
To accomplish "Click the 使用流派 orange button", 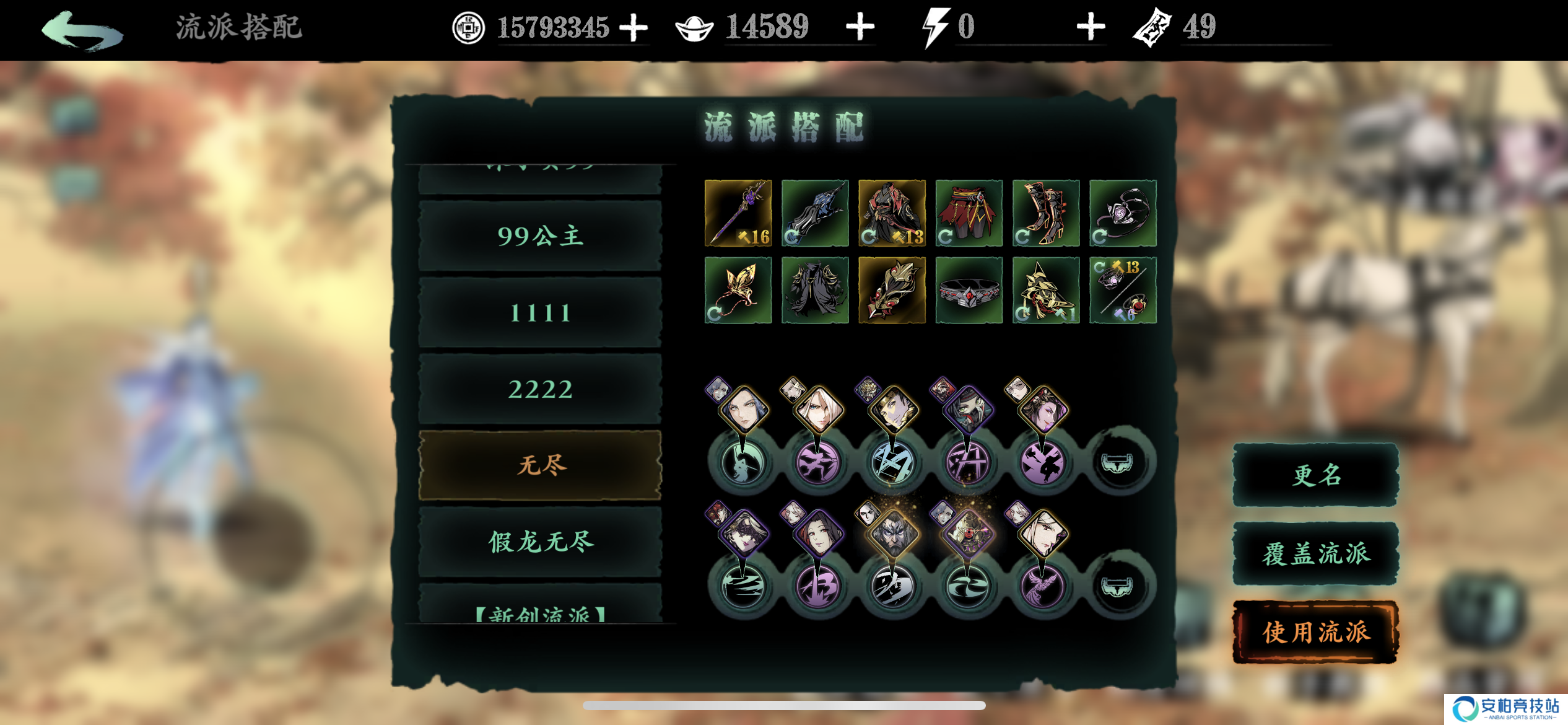I will tap(1315, 635).
